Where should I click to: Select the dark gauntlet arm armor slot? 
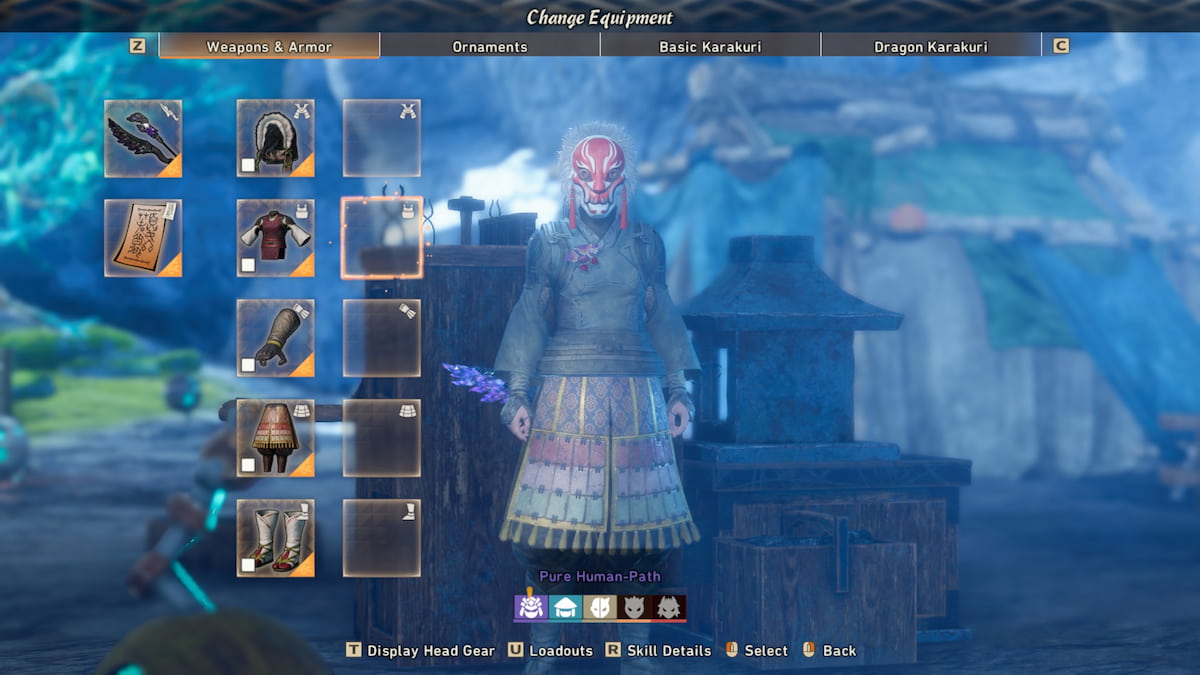click(275, 338)
